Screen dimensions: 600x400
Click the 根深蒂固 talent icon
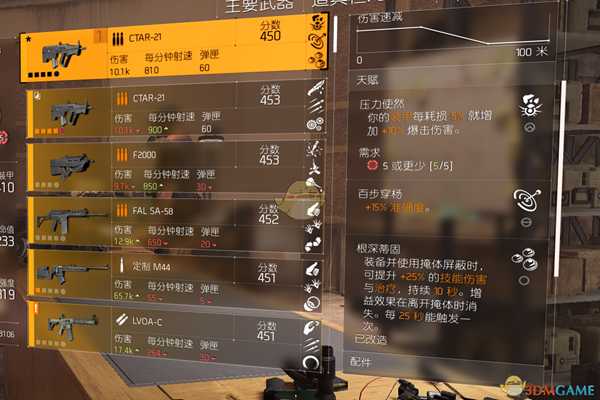tap(527, 259)
